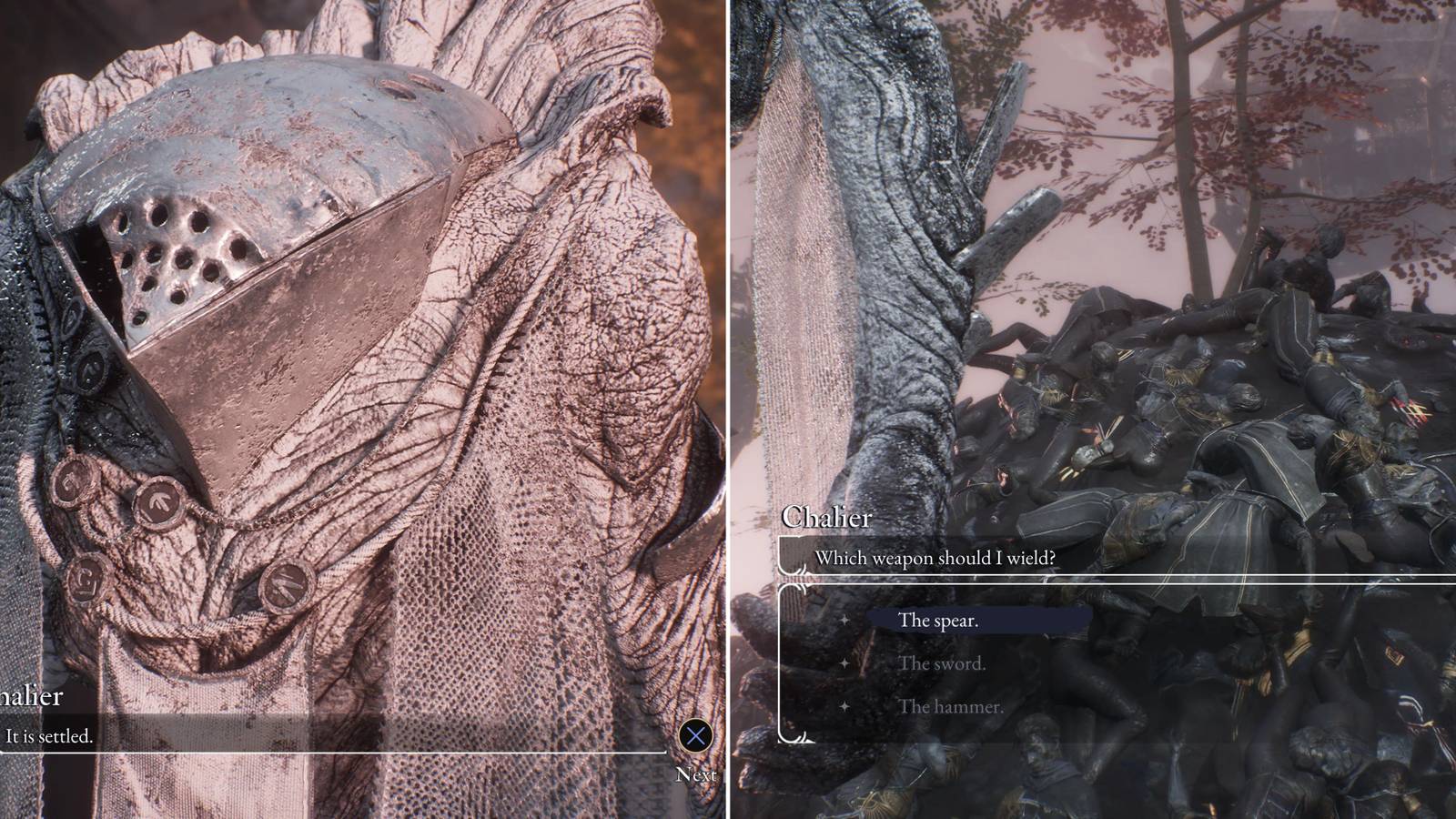Click the Chalier name label on the right
This screenshot has width=1456, height=819.
point(829,515)
